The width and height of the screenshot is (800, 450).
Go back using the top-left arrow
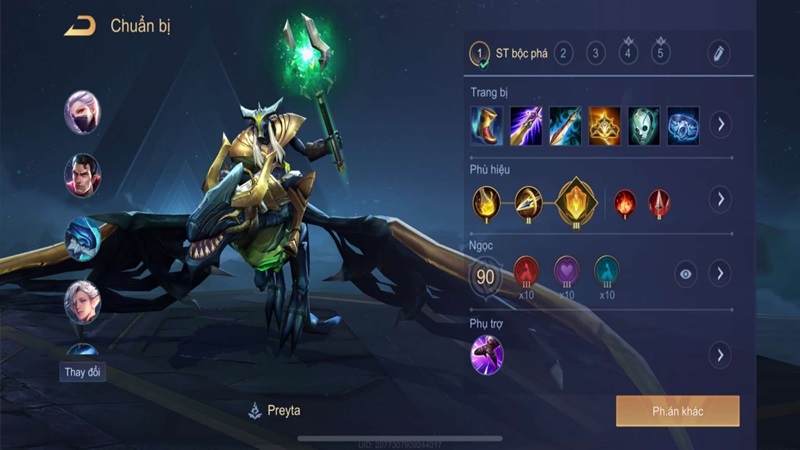80,27
